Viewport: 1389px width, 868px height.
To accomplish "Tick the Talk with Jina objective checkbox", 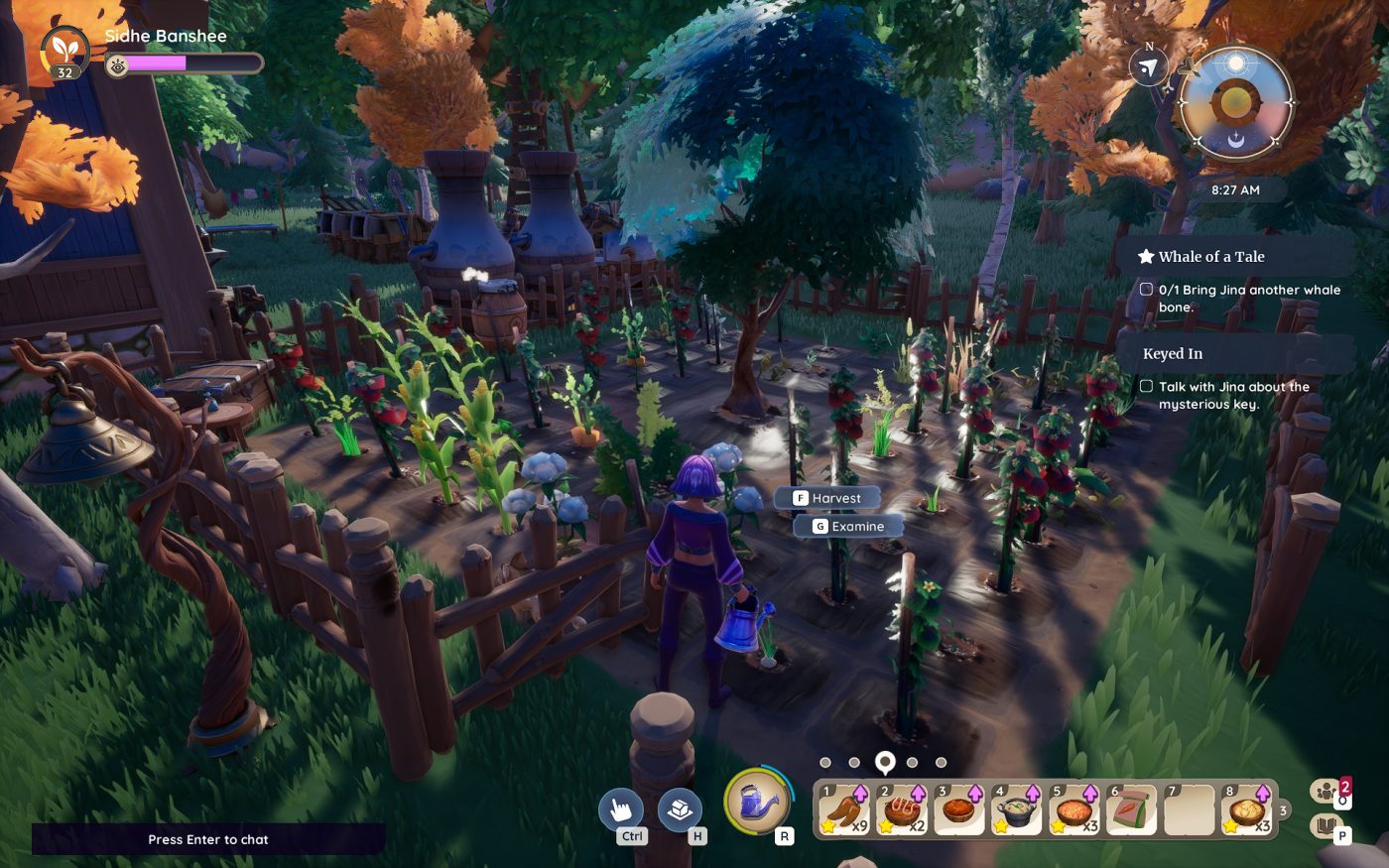I will tap(1147, 386).
